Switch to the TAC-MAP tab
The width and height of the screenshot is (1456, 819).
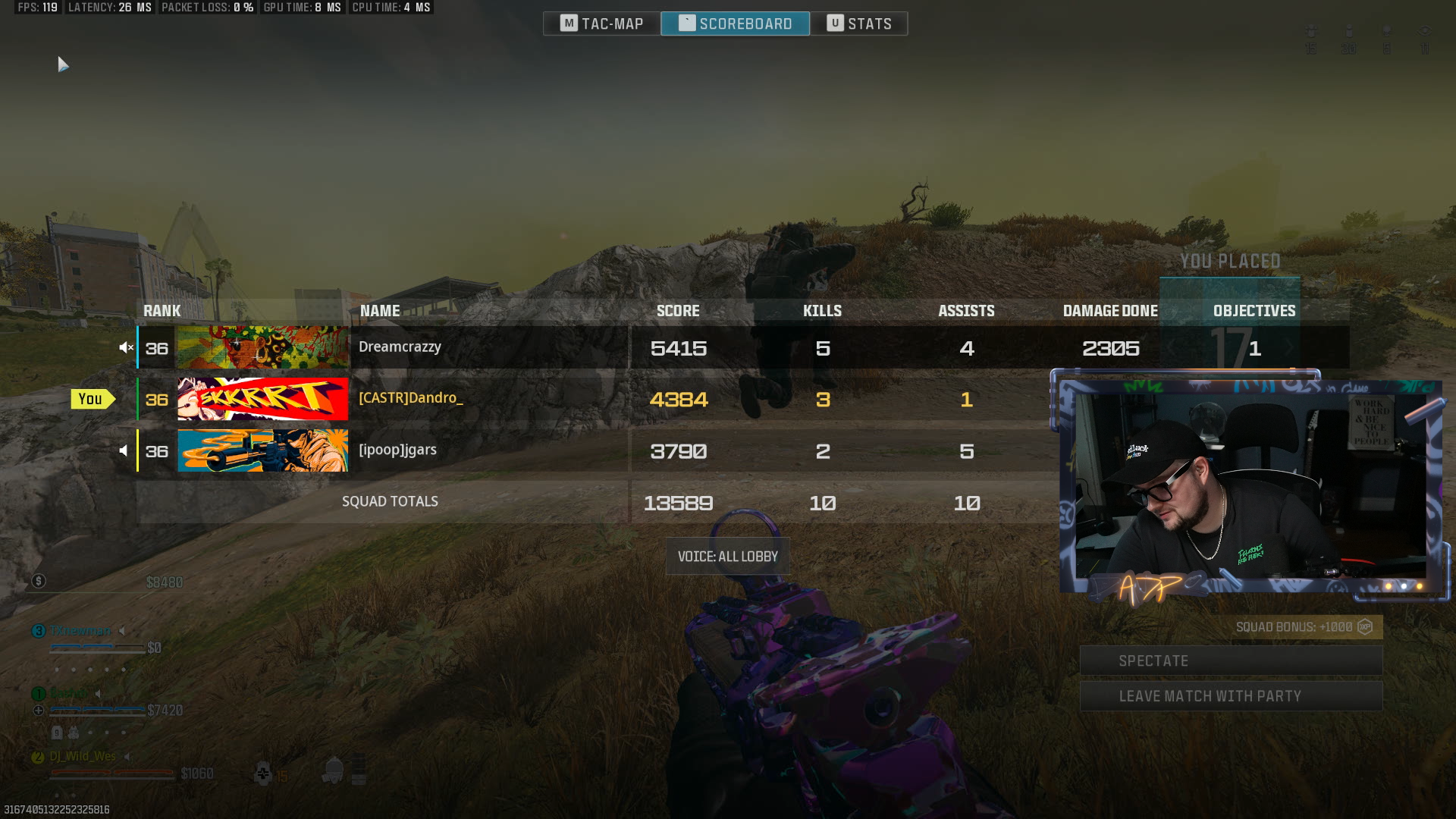click(x=602, y=24)
